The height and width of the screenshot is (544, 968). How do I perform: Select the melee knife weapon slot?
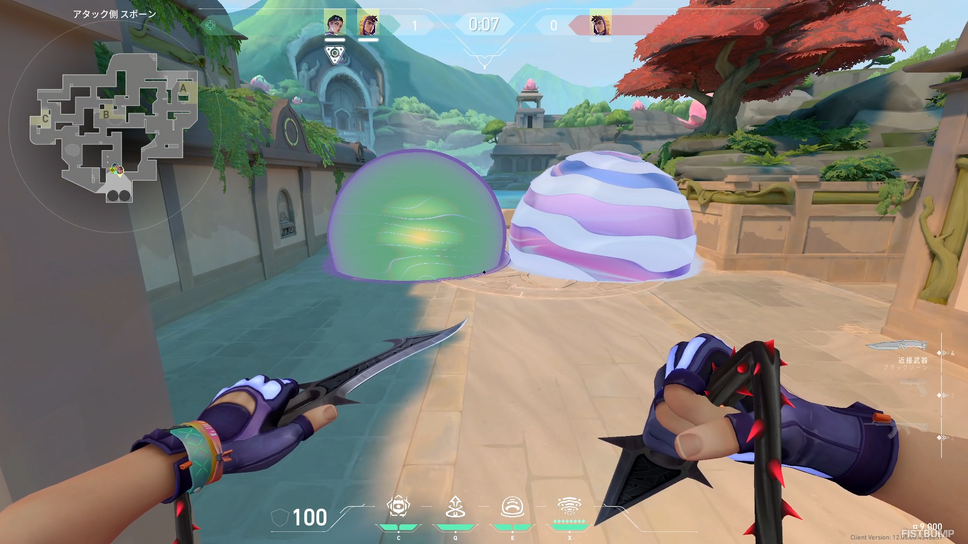(x=897, y=346)
